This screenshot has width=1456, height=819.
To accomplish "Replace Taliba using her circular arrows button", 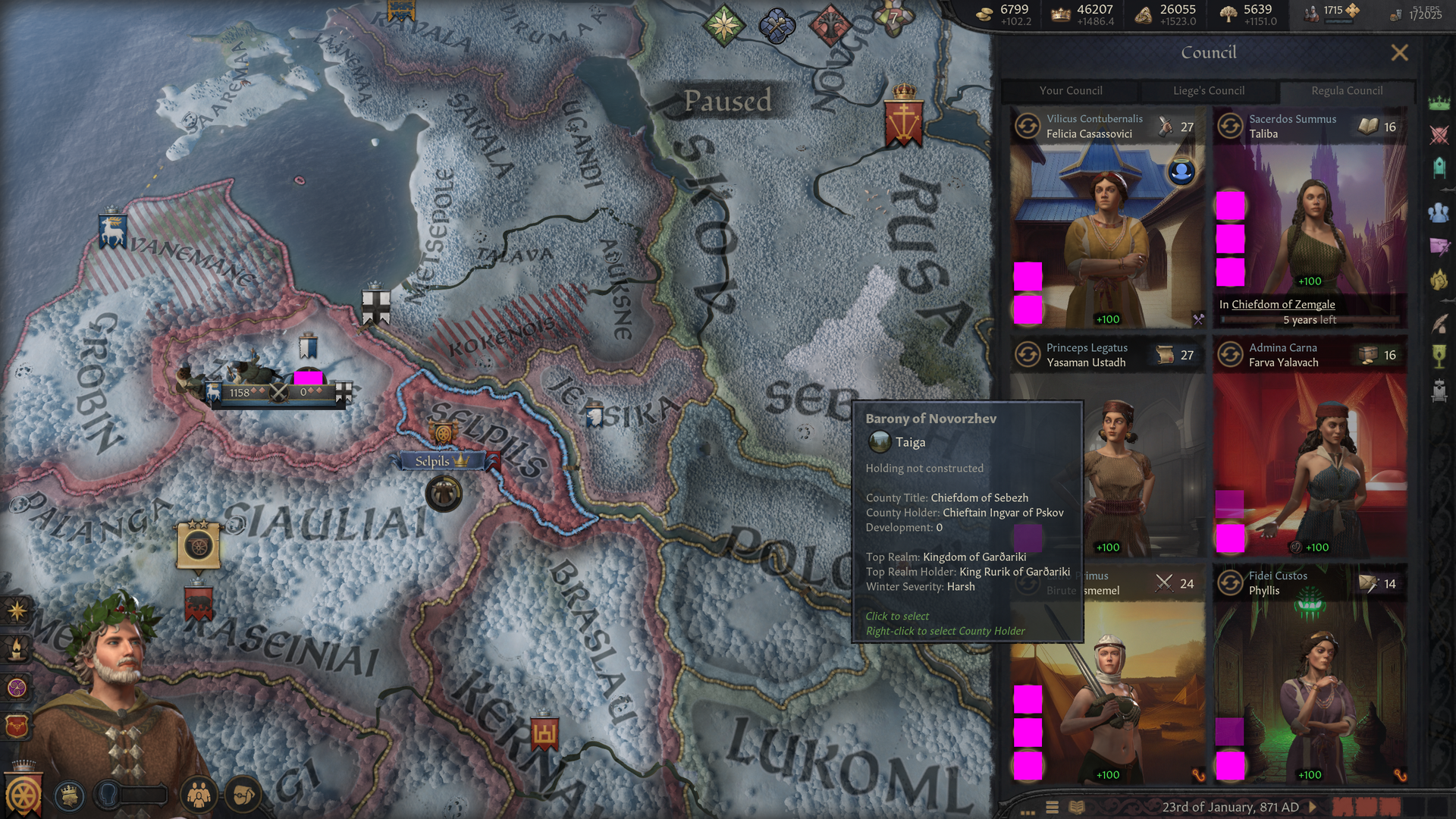I will [1230, 126].
